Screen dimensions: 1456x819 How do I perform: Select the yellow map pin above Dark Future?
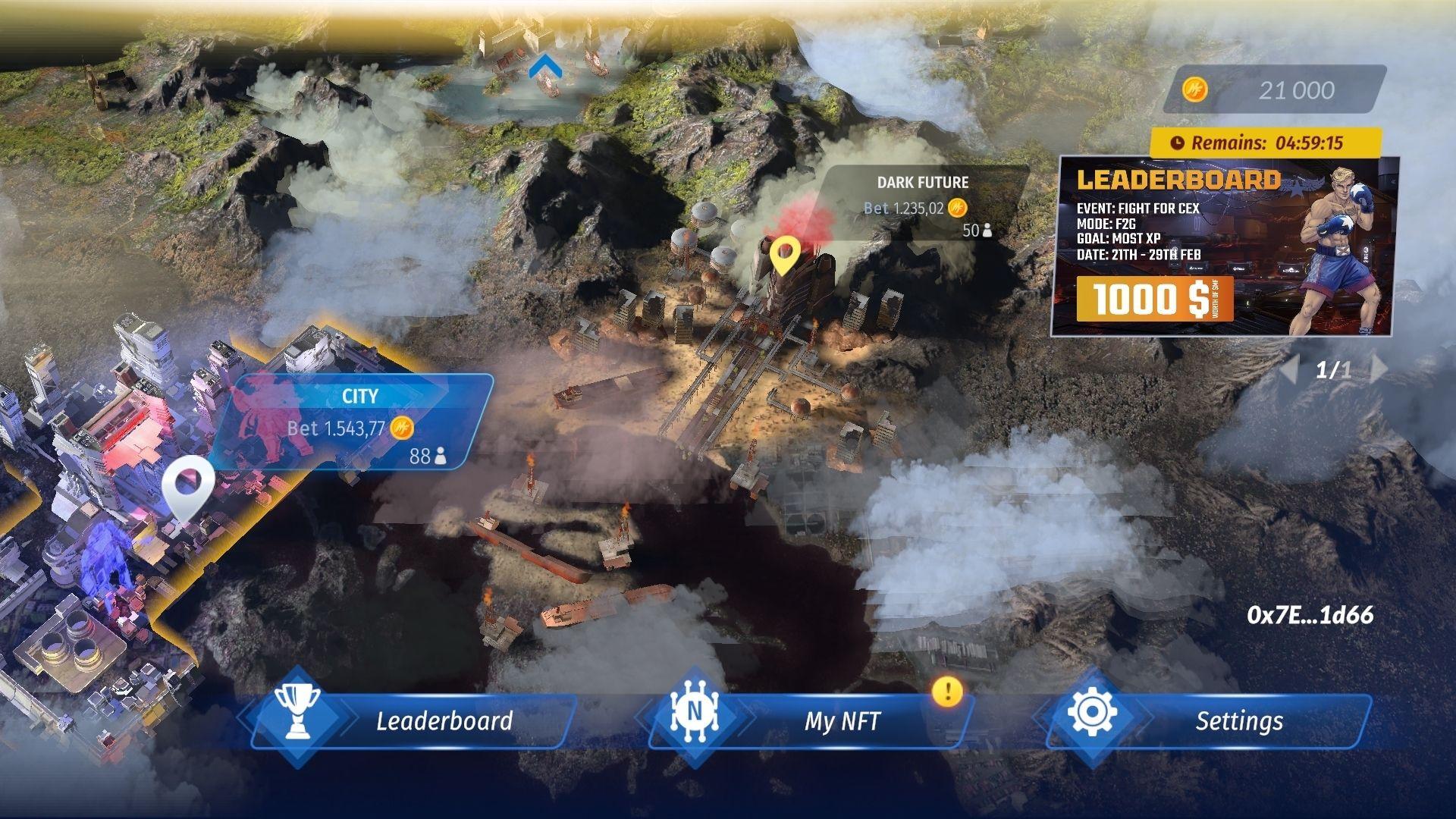786,256
